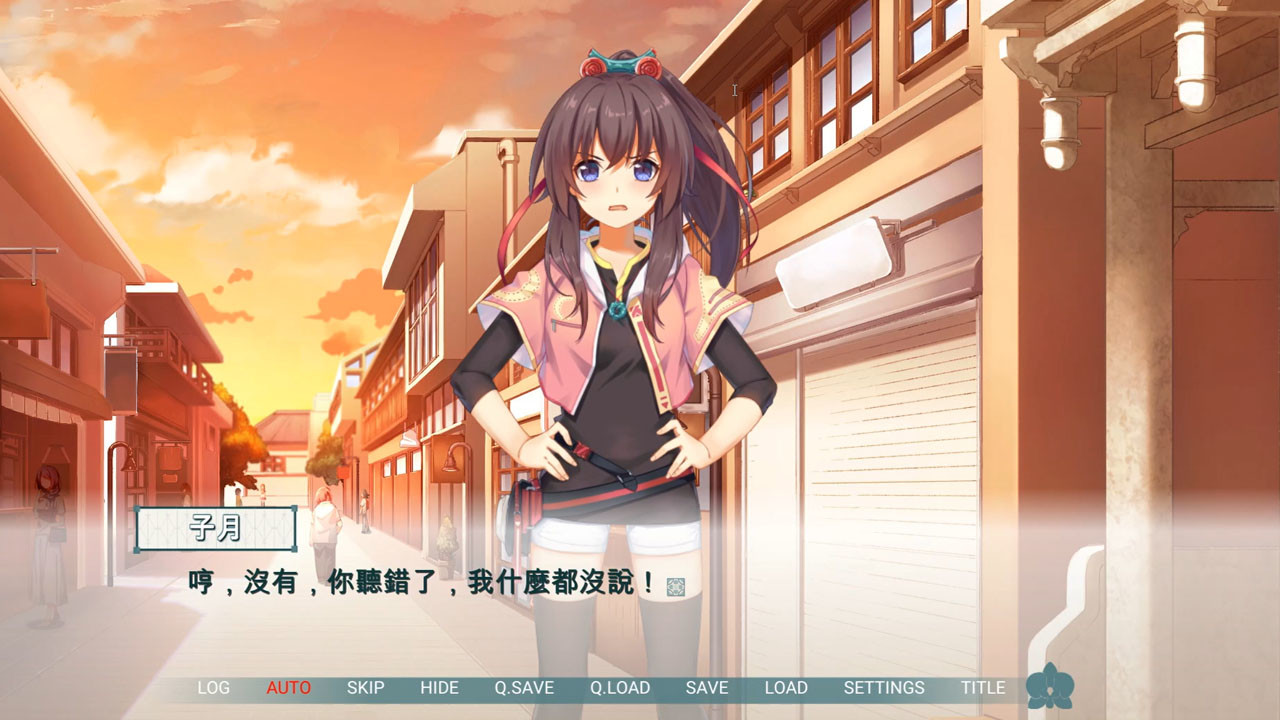Open the SAVE screen
The height and width of the screenshot is (720, 1280).
[705, 688]
